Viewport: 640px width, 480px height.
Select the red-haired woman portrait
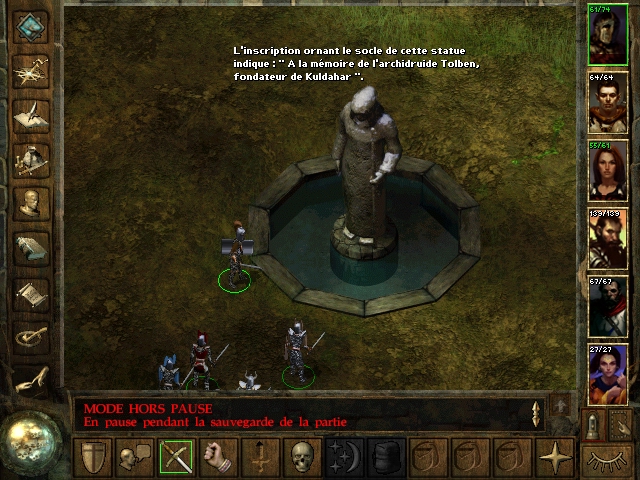(x=608, y=170)
